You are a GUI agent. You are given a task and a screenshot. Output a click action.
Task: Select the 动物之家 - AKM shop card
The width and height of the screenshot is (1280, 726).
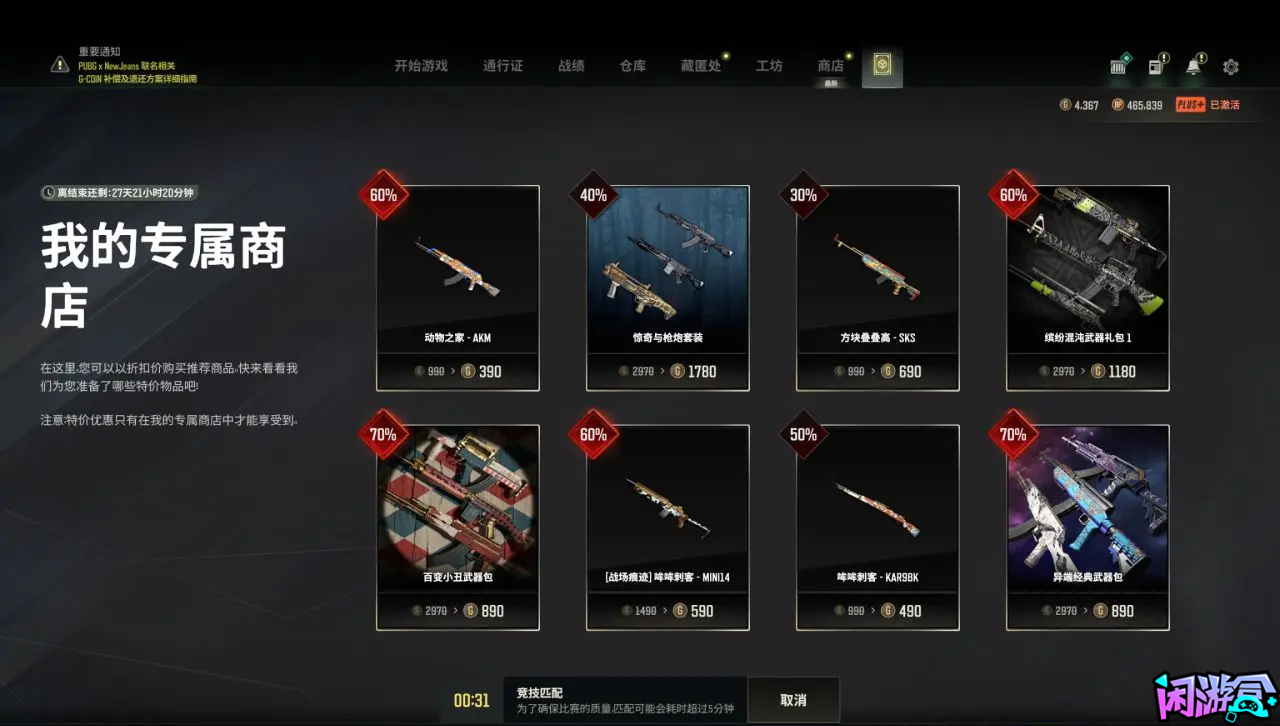pyautogui.click(x=458, y=287)
